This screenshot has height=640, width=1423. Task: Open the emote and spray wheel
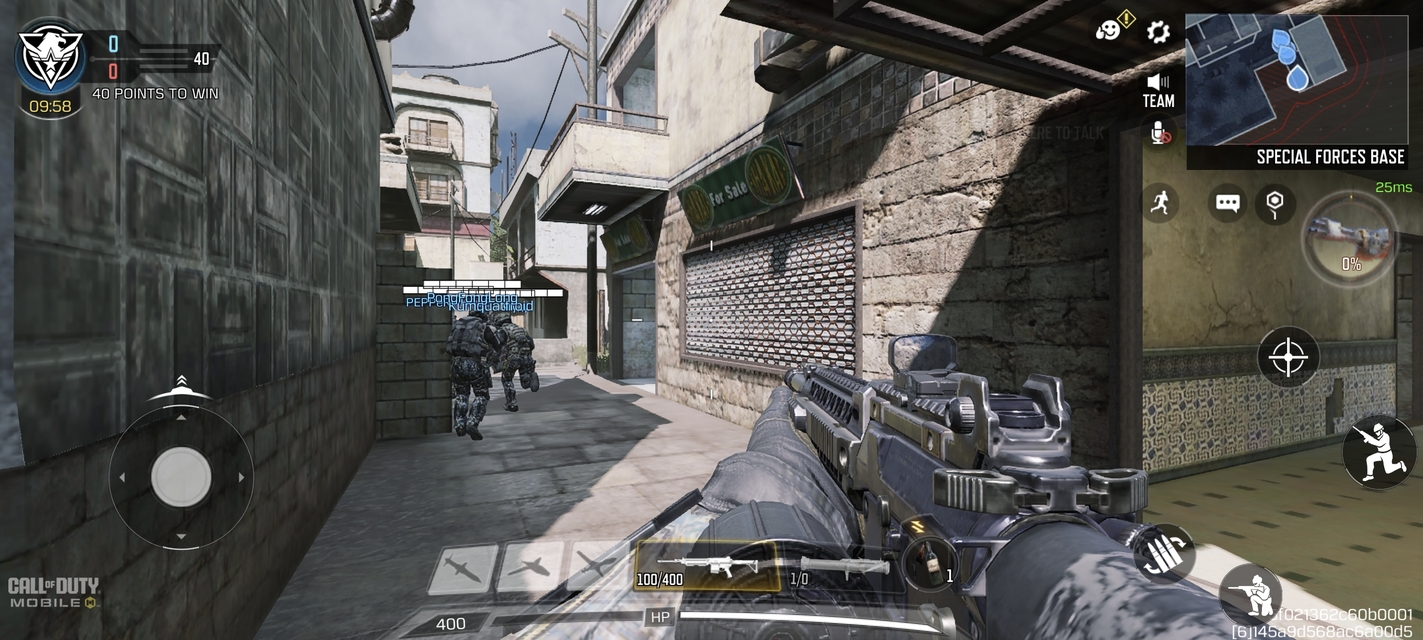1109,31
